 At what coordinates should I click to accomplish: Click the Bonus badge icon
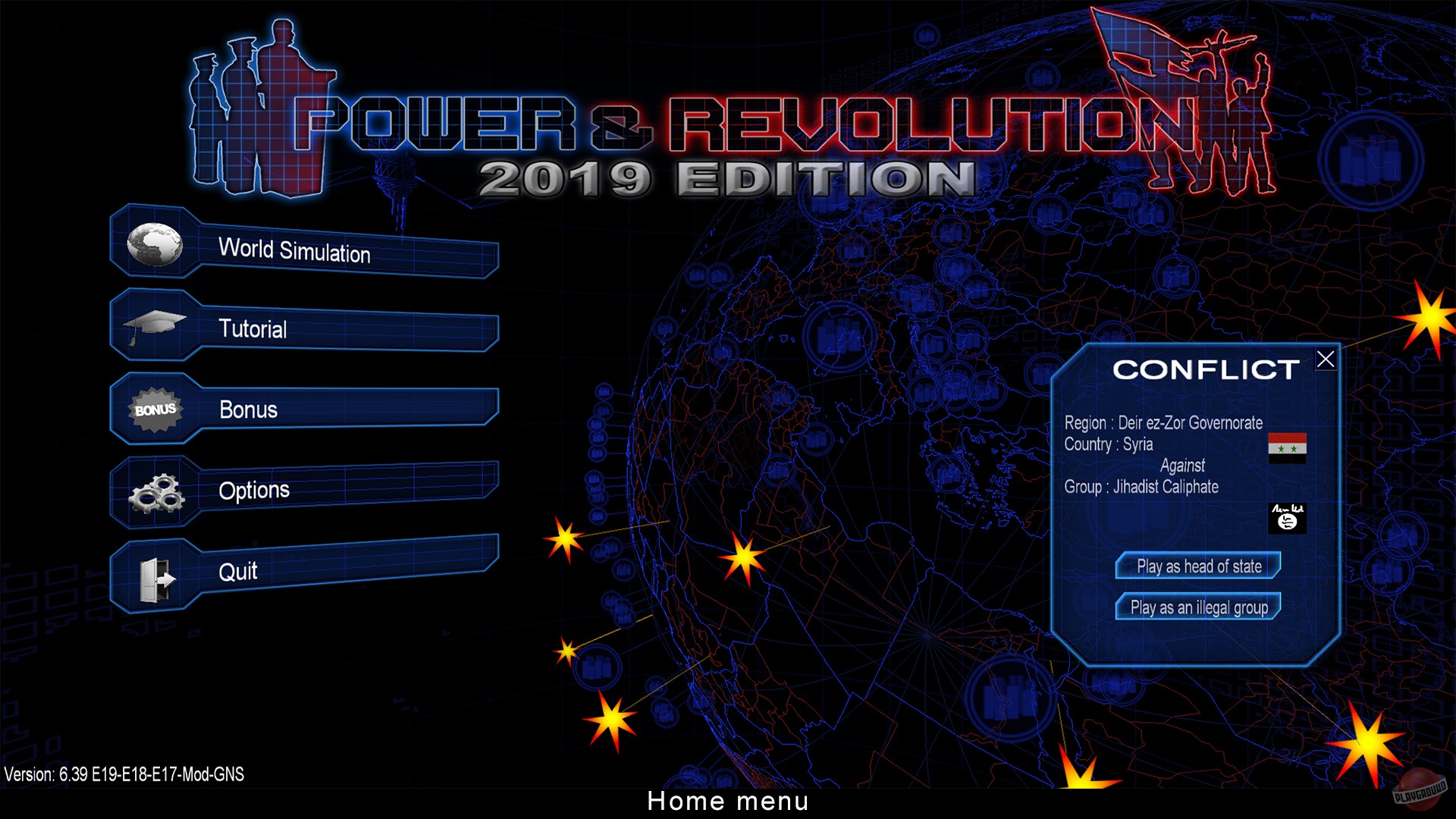(x=154, y=409)
